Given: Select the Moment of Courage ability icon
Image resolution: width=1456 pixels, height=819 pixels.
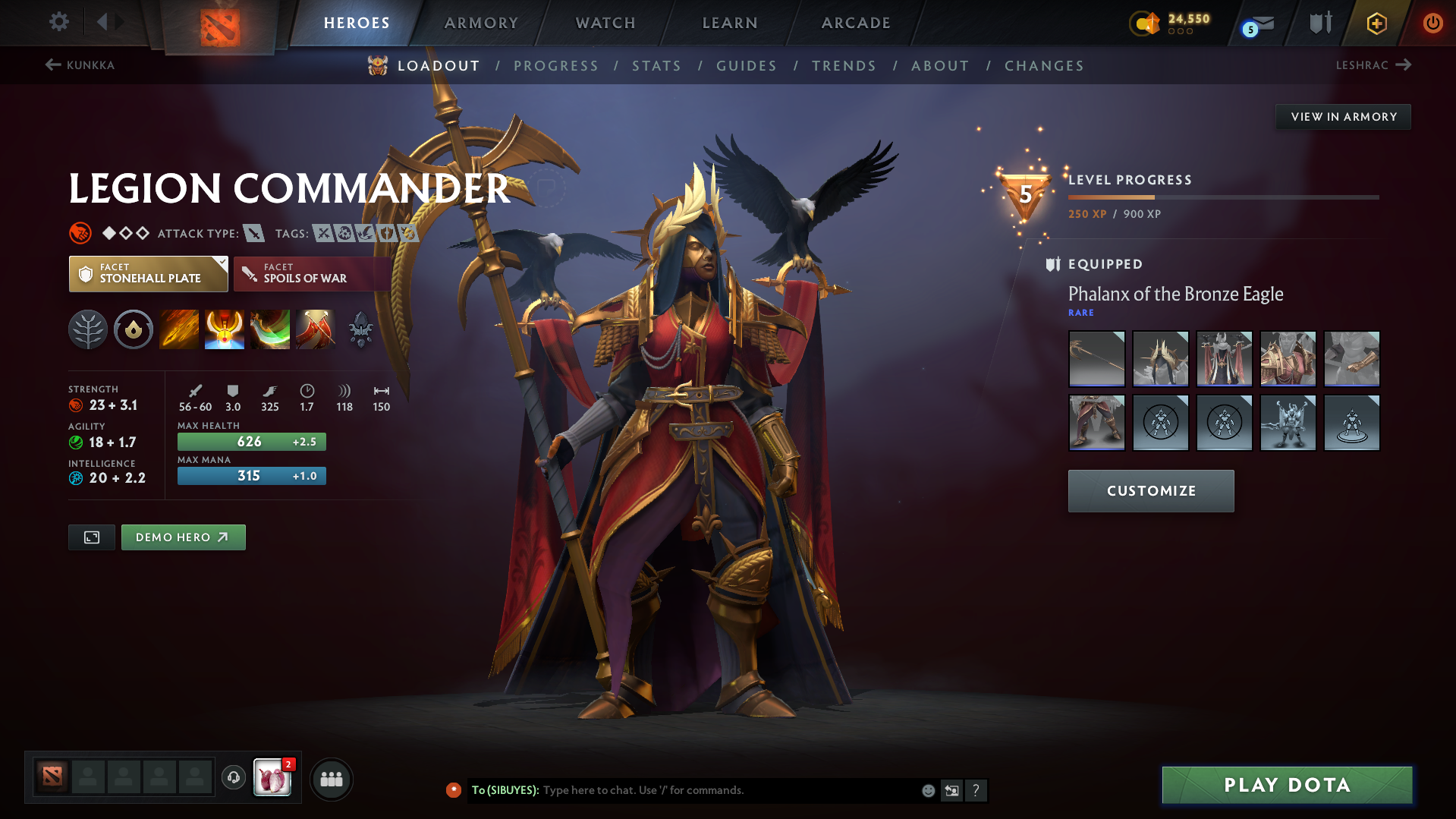Looking at the screenshot, I should [270, 329].
